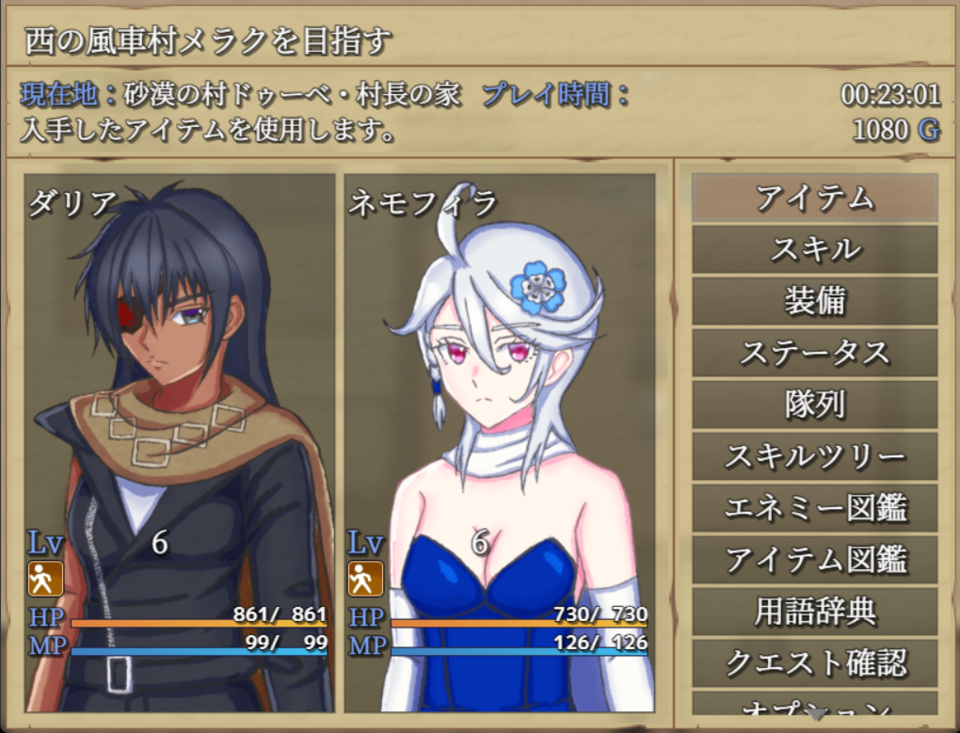This screenshot has height=733, width=960.
Task: Open the アイテム図鑑 (Item Encyclopedia)
Action: 814,560
